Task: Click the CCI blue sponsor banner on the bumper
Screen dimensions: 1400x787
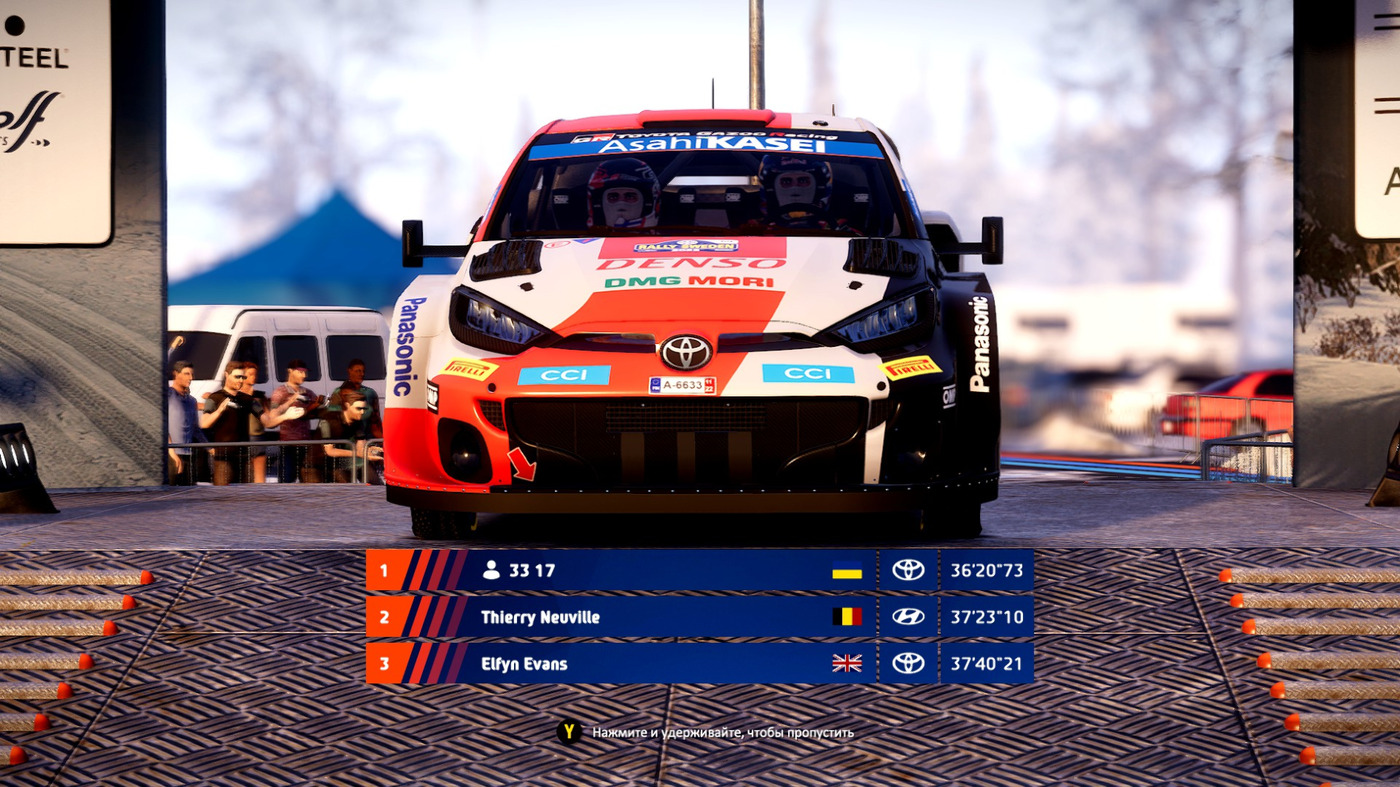Action: [564, 376]
